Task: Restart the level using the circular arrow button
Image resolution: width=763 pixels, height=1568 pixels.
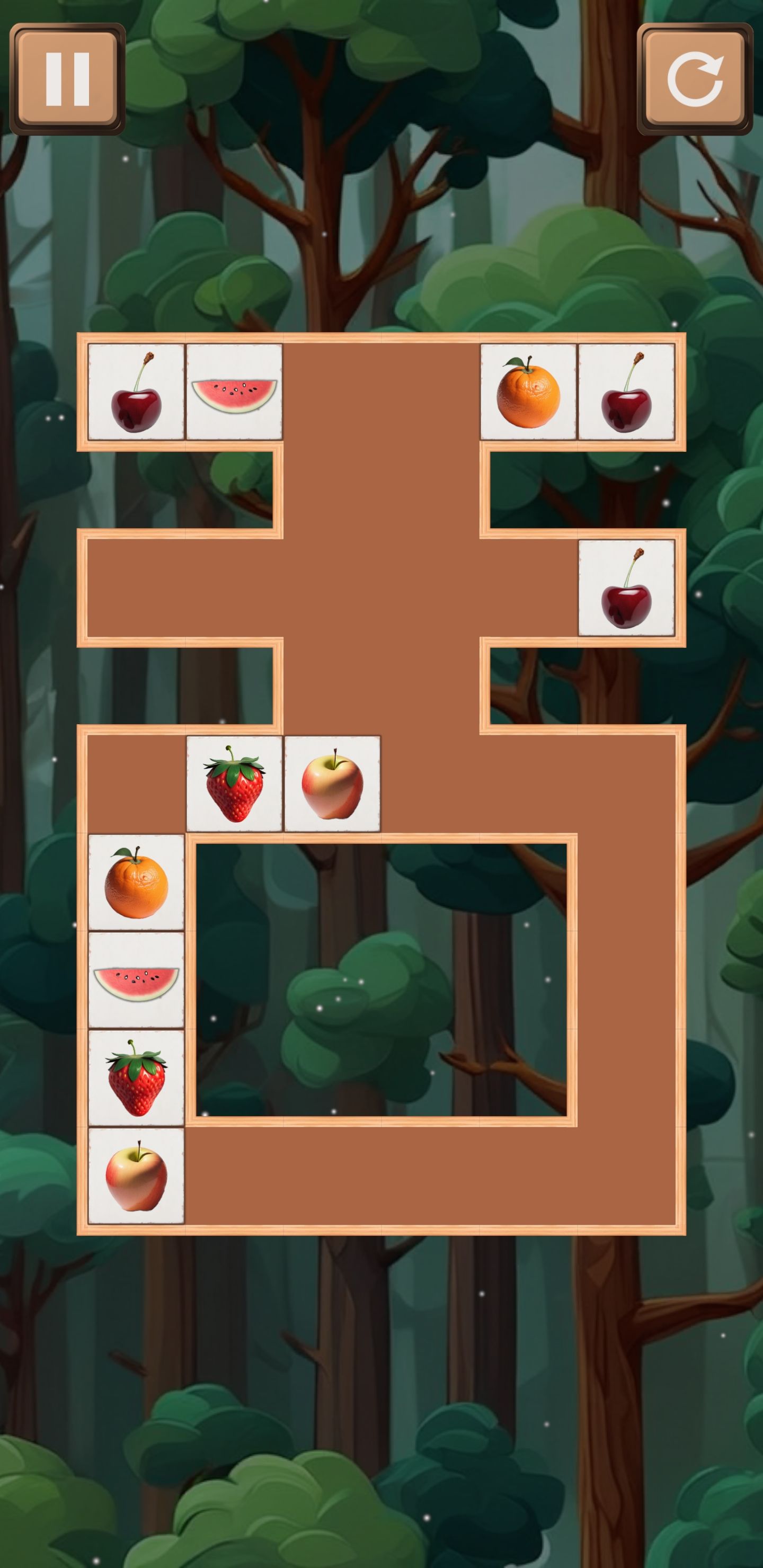Action: pos(694,79)
